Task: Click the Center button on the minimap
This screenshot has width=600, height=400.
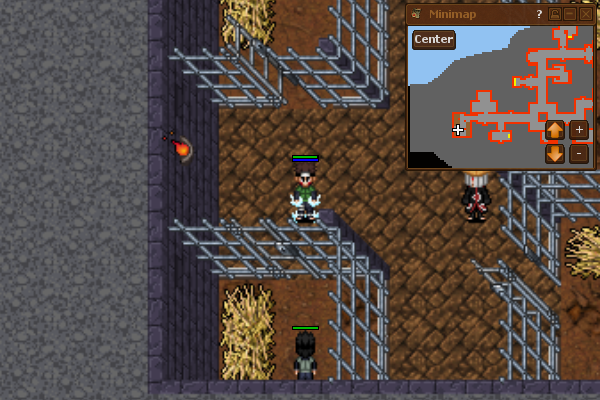Action: (434, 40)
